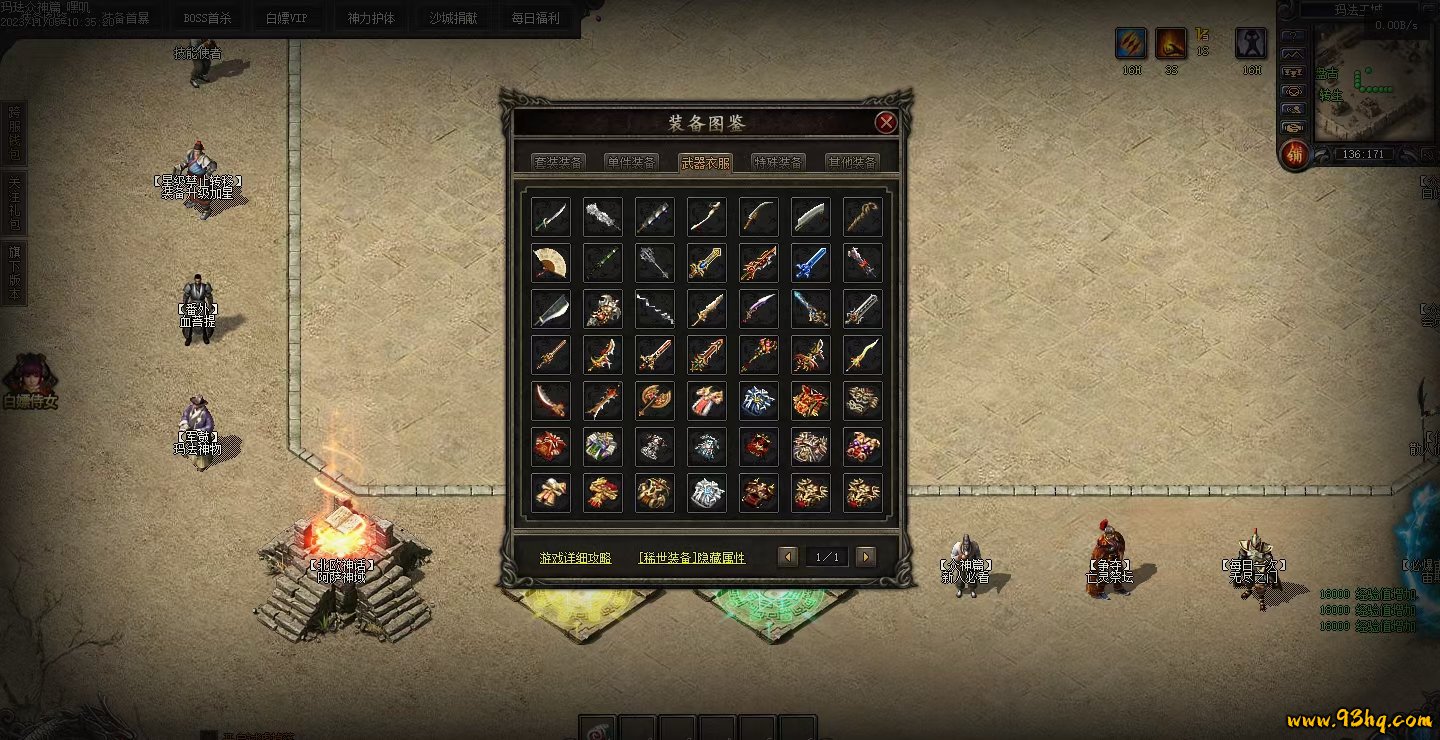Select the folding fan weapon slot
This screenshot has height=740, width=1440.
[x=551, y=263]
